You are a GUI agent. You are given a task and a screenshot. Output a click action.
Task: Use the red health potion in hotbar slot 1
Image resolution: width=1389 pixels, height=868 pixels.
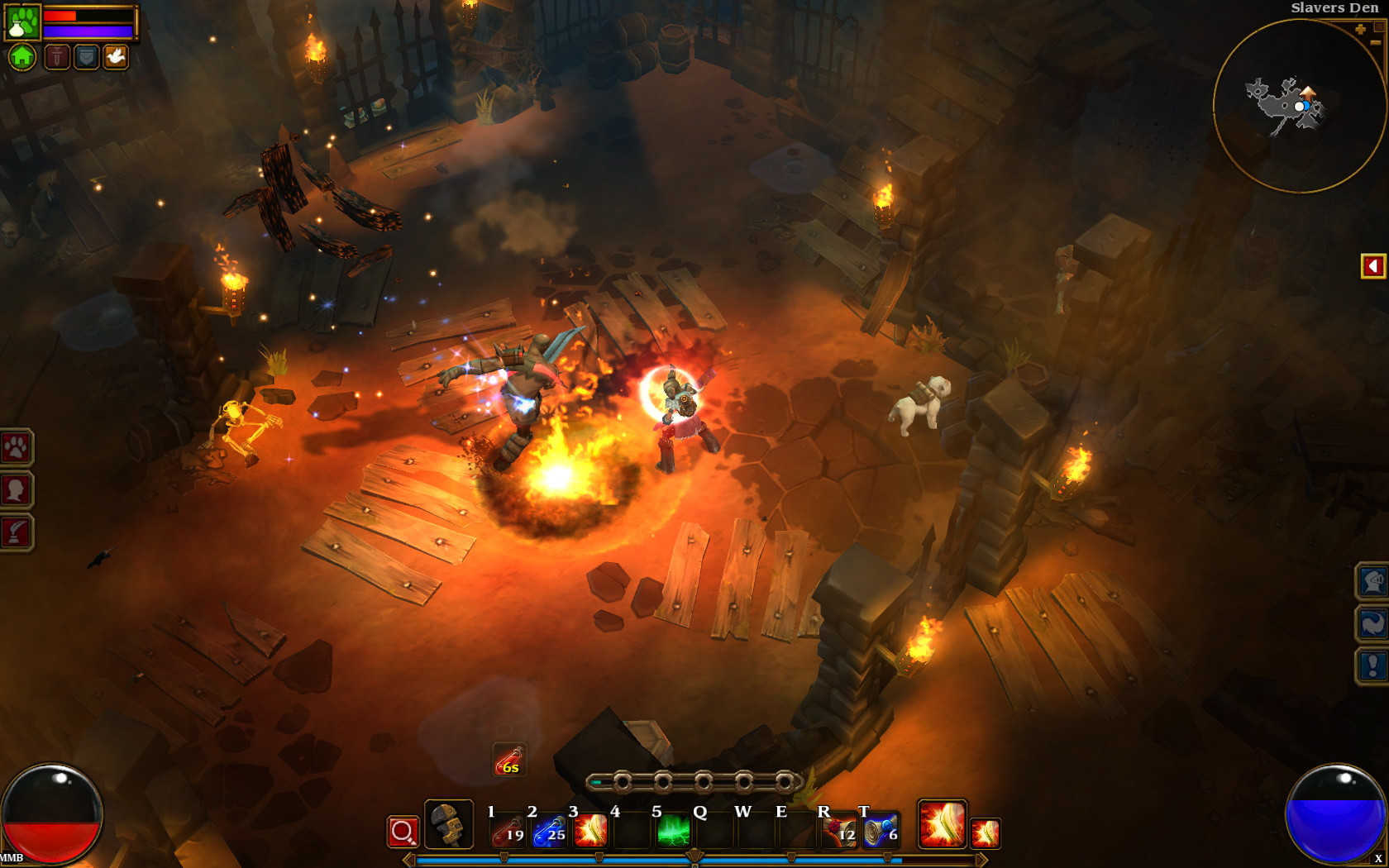507,831
